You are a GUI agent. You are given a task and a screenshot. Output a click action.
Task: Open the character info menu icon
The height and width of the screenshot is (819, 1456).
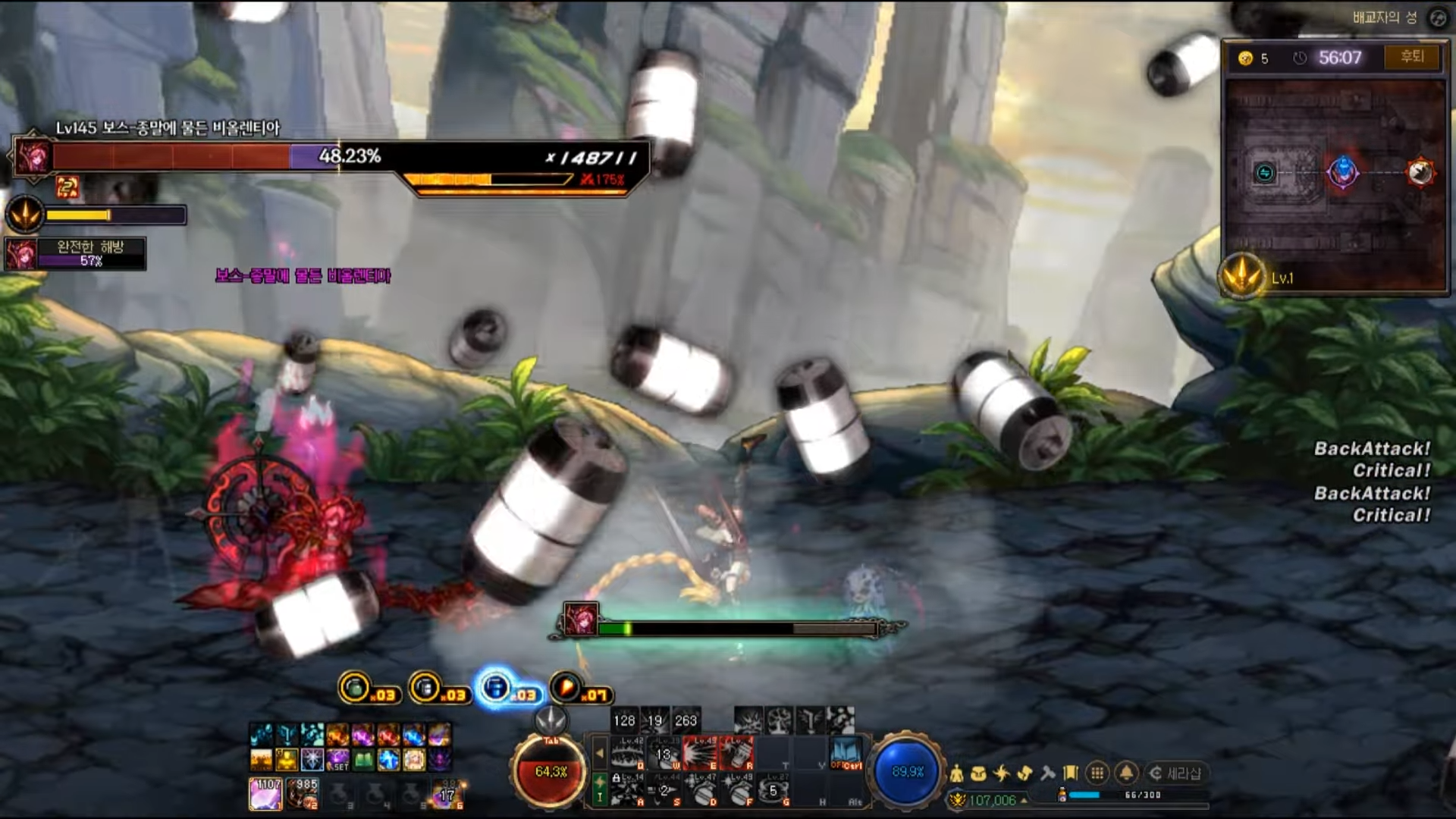tap(957, 773)
